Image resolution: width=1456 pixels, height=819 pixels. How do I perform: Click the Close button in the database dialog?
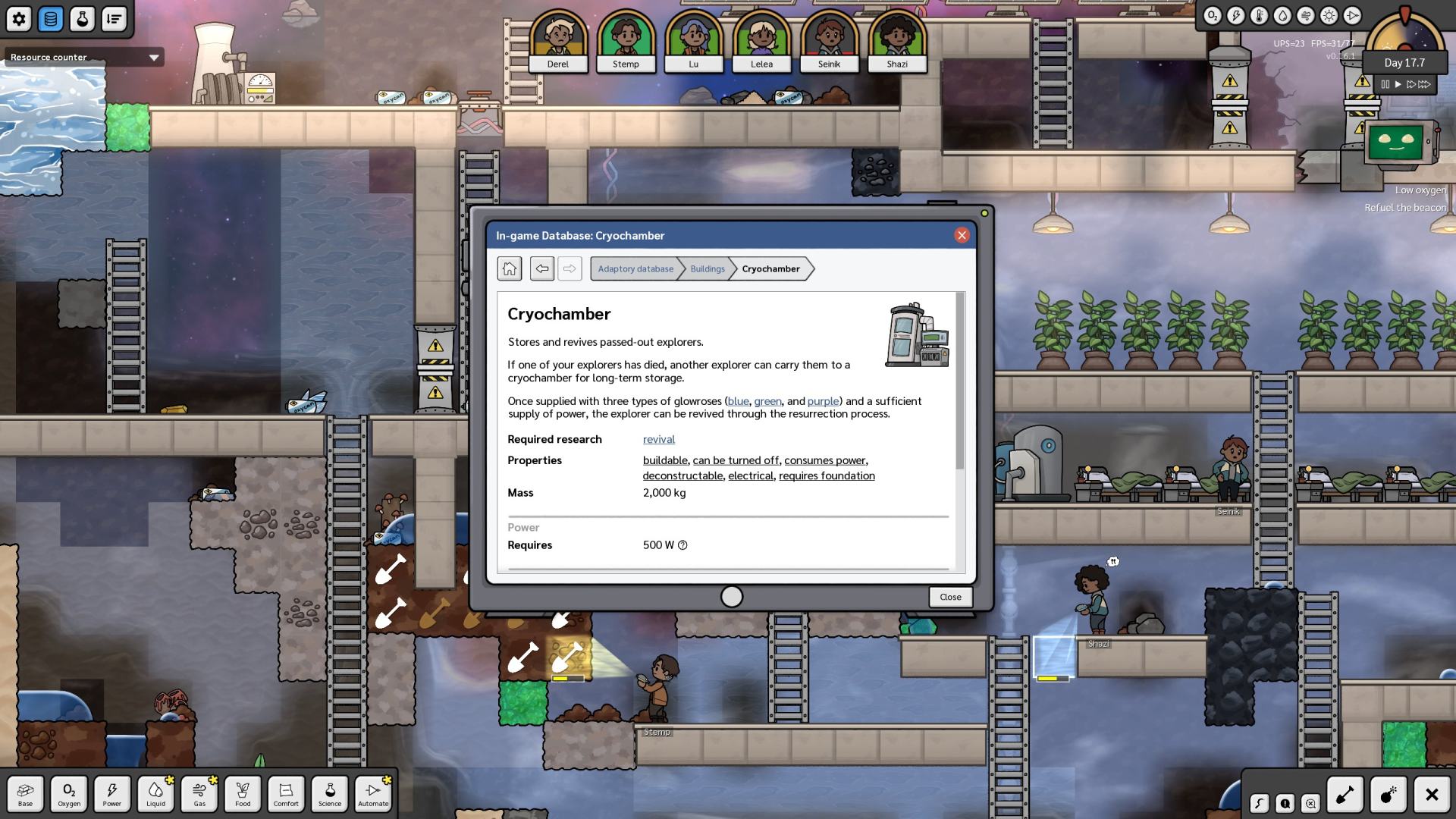click(x=950, y=597)
